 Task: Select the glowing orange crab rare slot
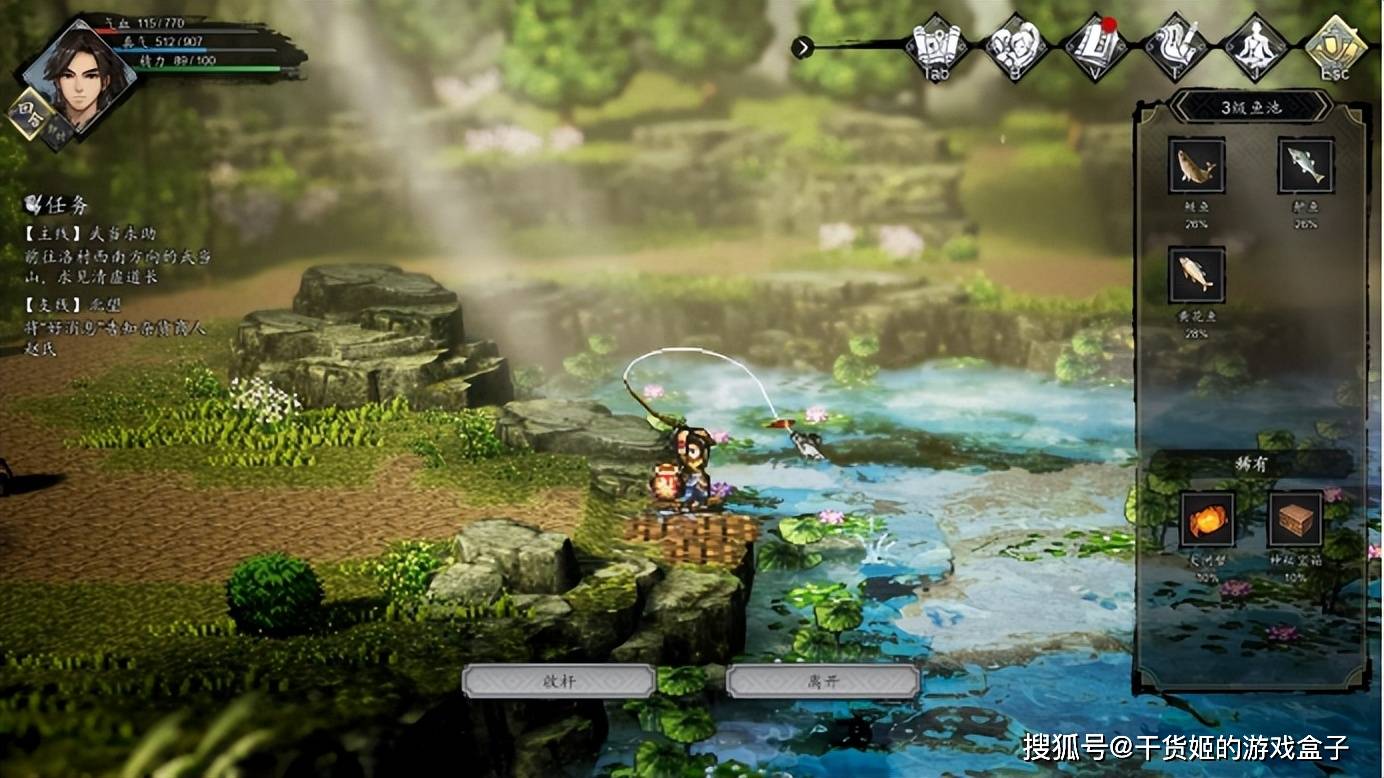coord(1207,520)
